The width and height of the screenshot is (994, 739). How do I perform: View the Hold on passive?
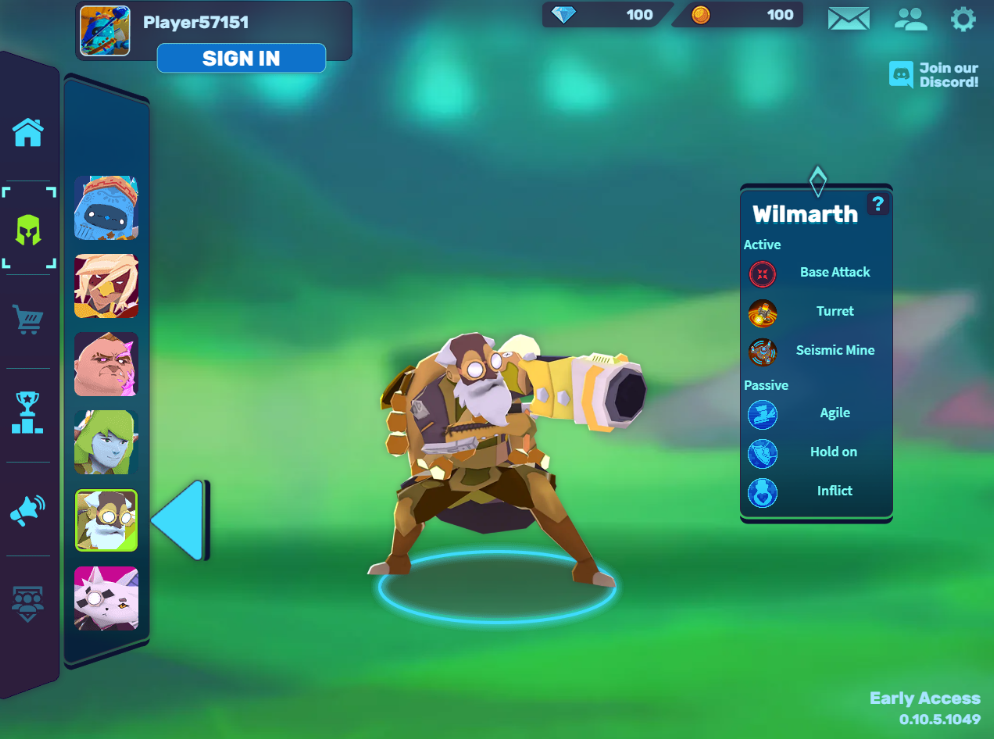833,452
